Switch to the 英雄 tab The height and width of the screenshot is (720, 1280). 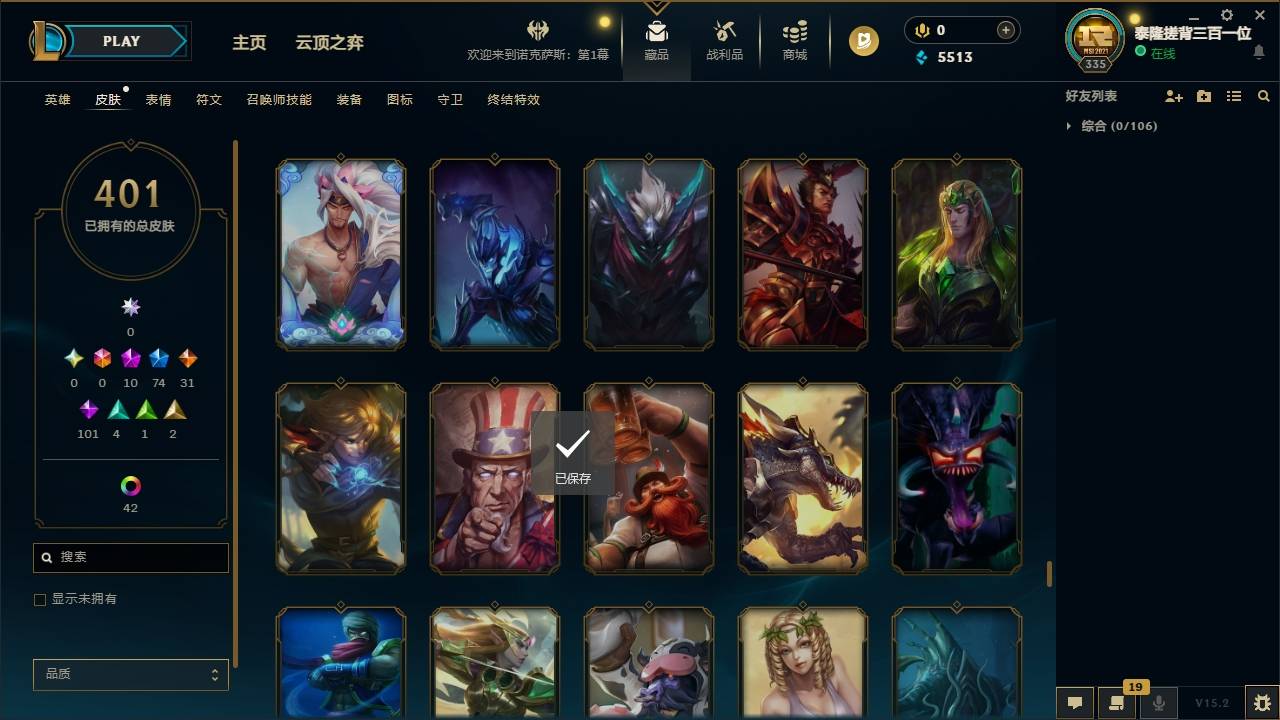coord(57,100)
